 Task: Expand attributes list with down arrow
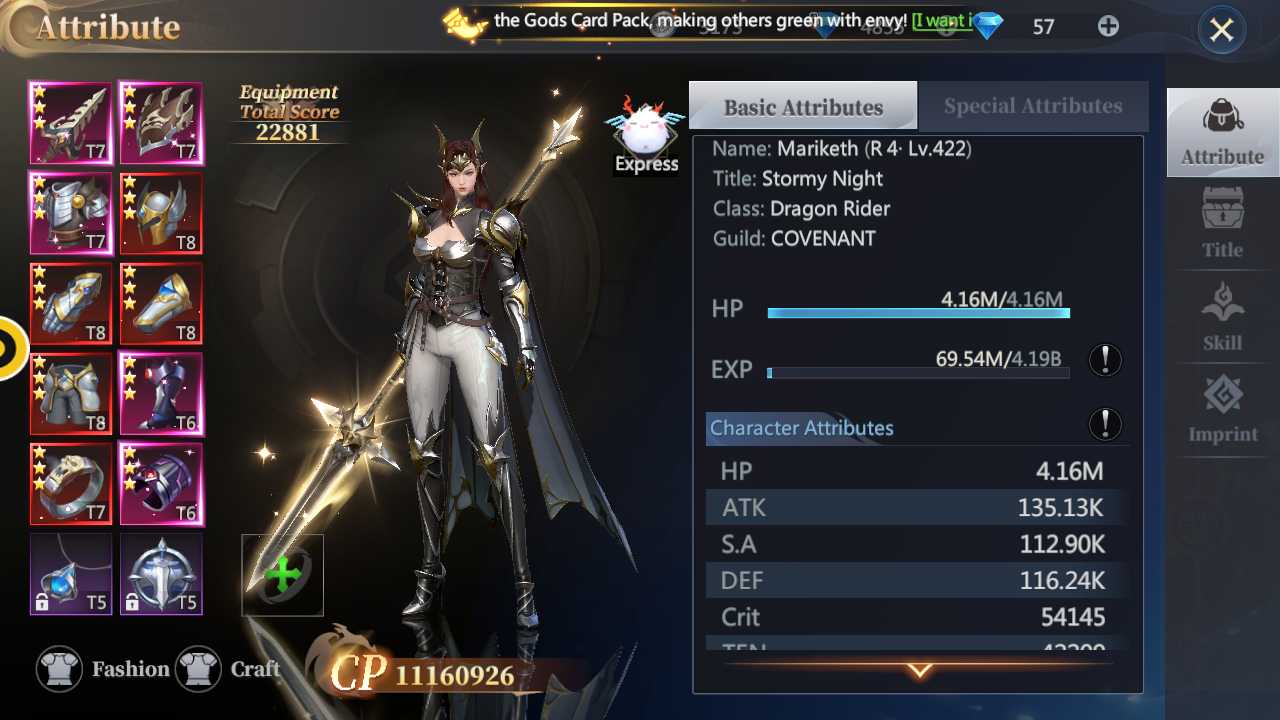tap(919, 670)
